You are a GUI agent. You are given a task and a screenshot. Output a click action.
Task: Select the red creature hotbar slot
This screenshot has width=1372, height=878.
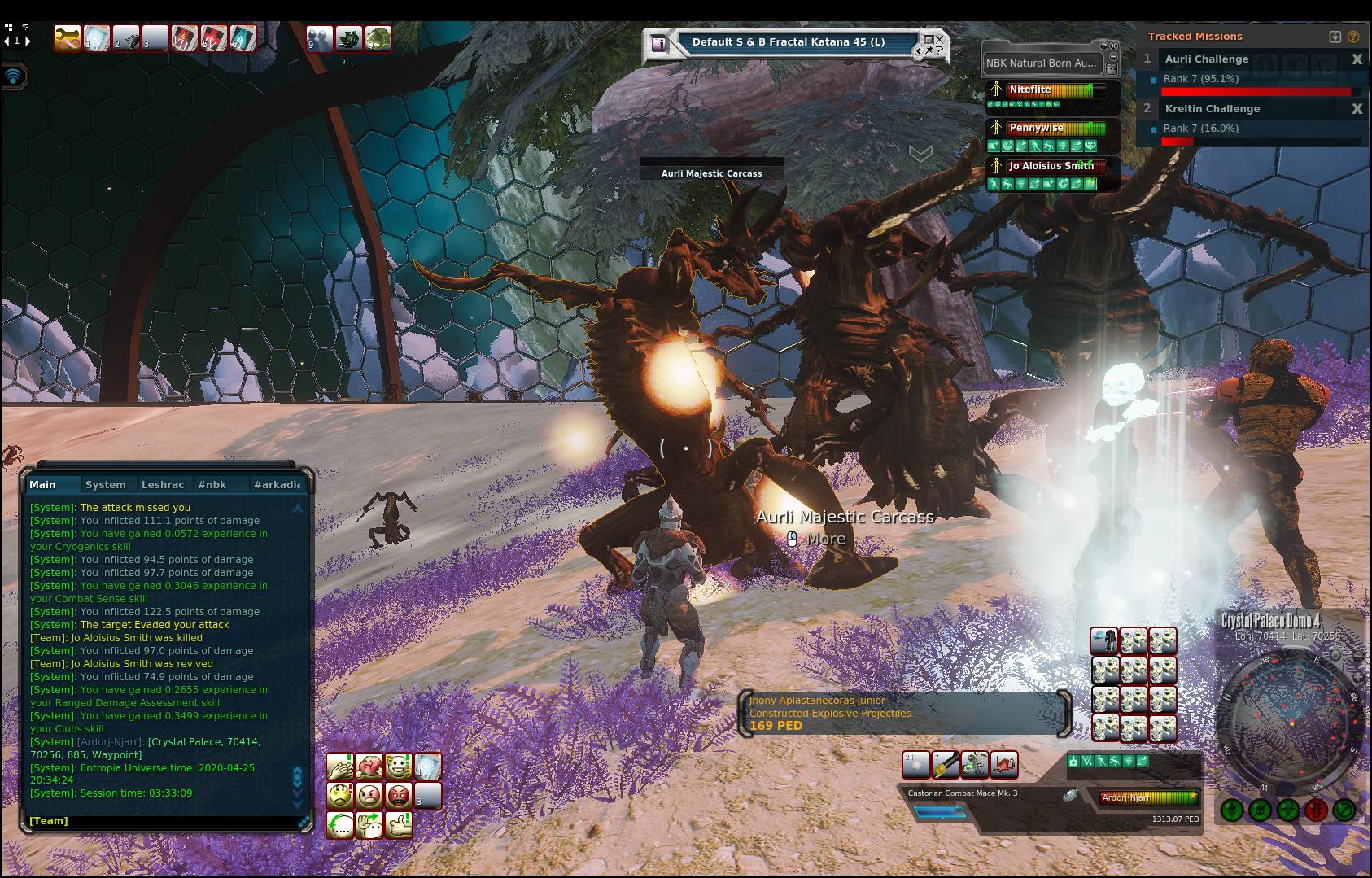(x=1005, y=764)
